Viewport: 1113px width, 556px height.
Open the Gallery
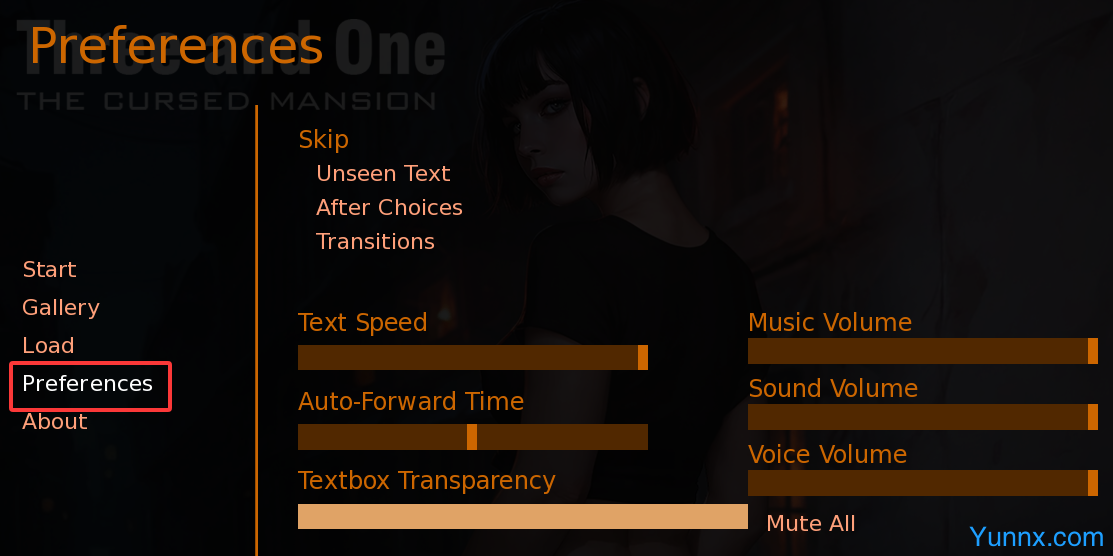(x=61, y=308)
